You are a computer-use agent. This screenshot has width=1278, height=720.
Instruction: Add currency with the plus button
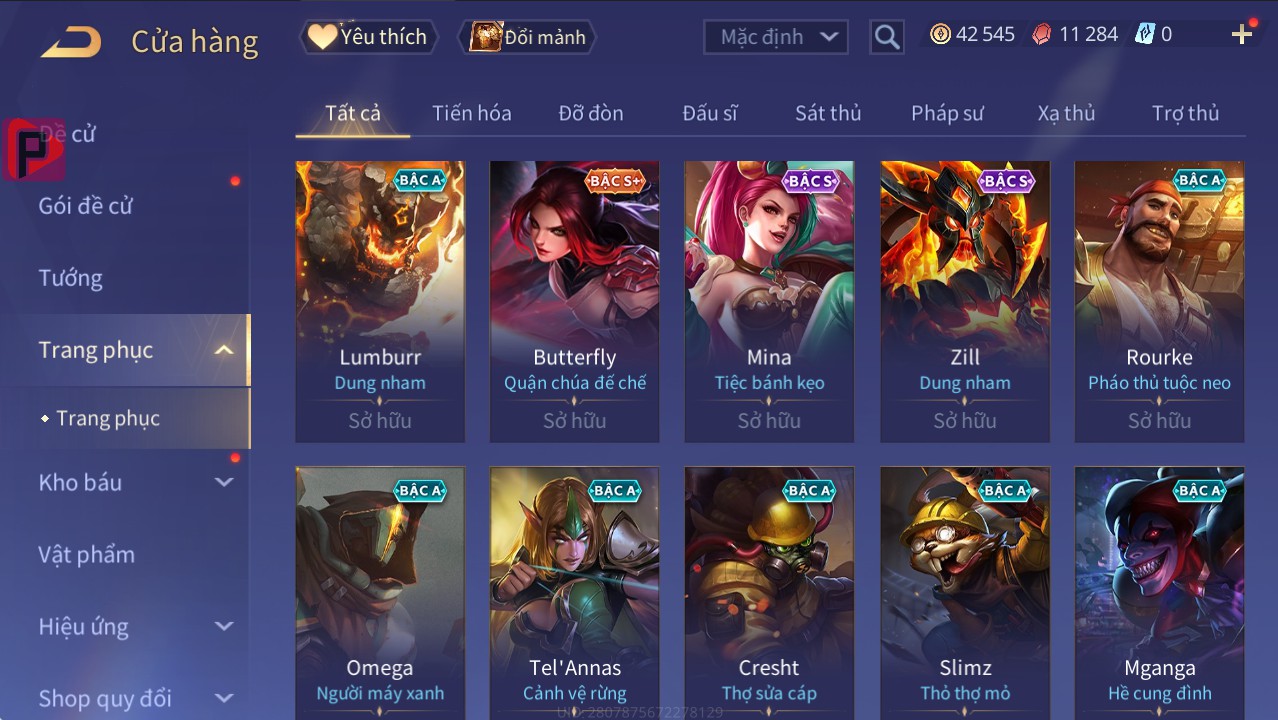tap(1241, 35)
